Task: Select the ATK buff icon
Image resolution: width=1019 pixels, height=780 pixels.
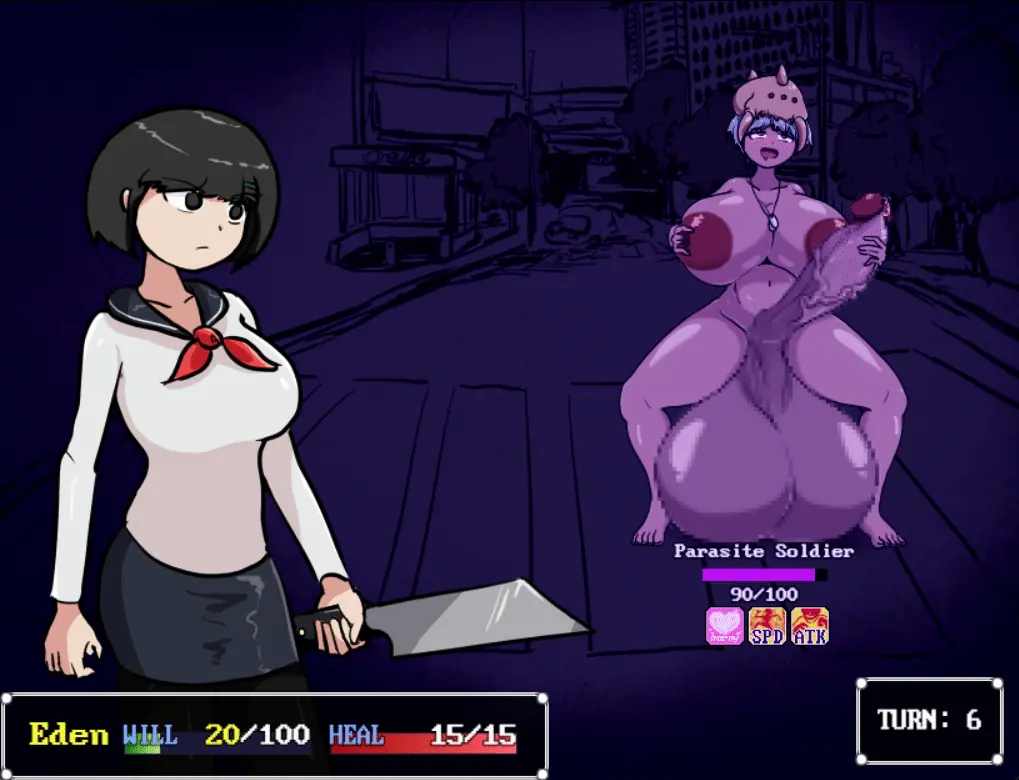Action: [810, 626]
